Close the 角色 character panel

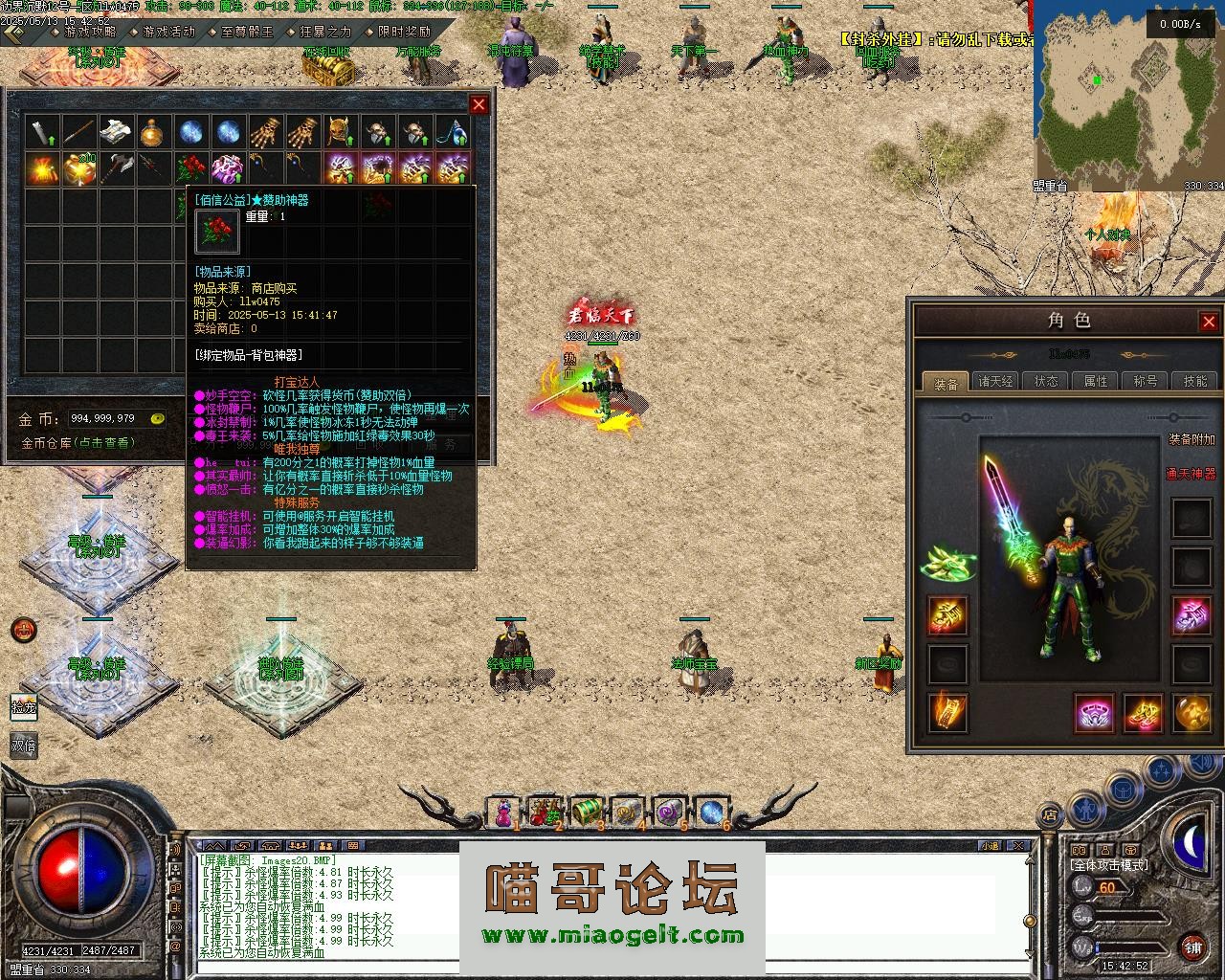pyautogui.click(x=1209, y=322)
